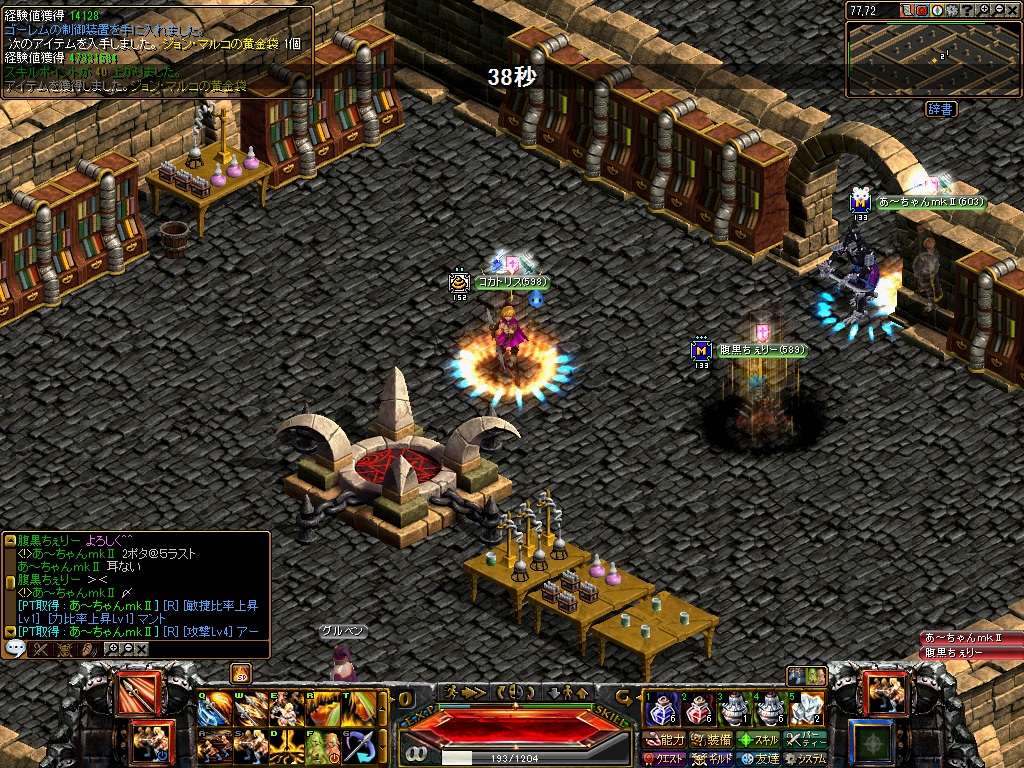
Task: Open the ギルド (guild) window
Action: (712, 759)
